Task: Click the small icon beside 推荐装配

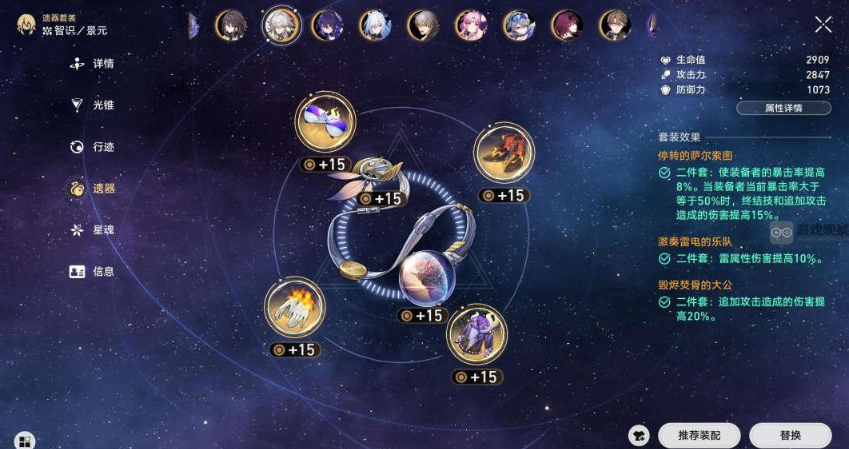Action: (x=639, y=435)
